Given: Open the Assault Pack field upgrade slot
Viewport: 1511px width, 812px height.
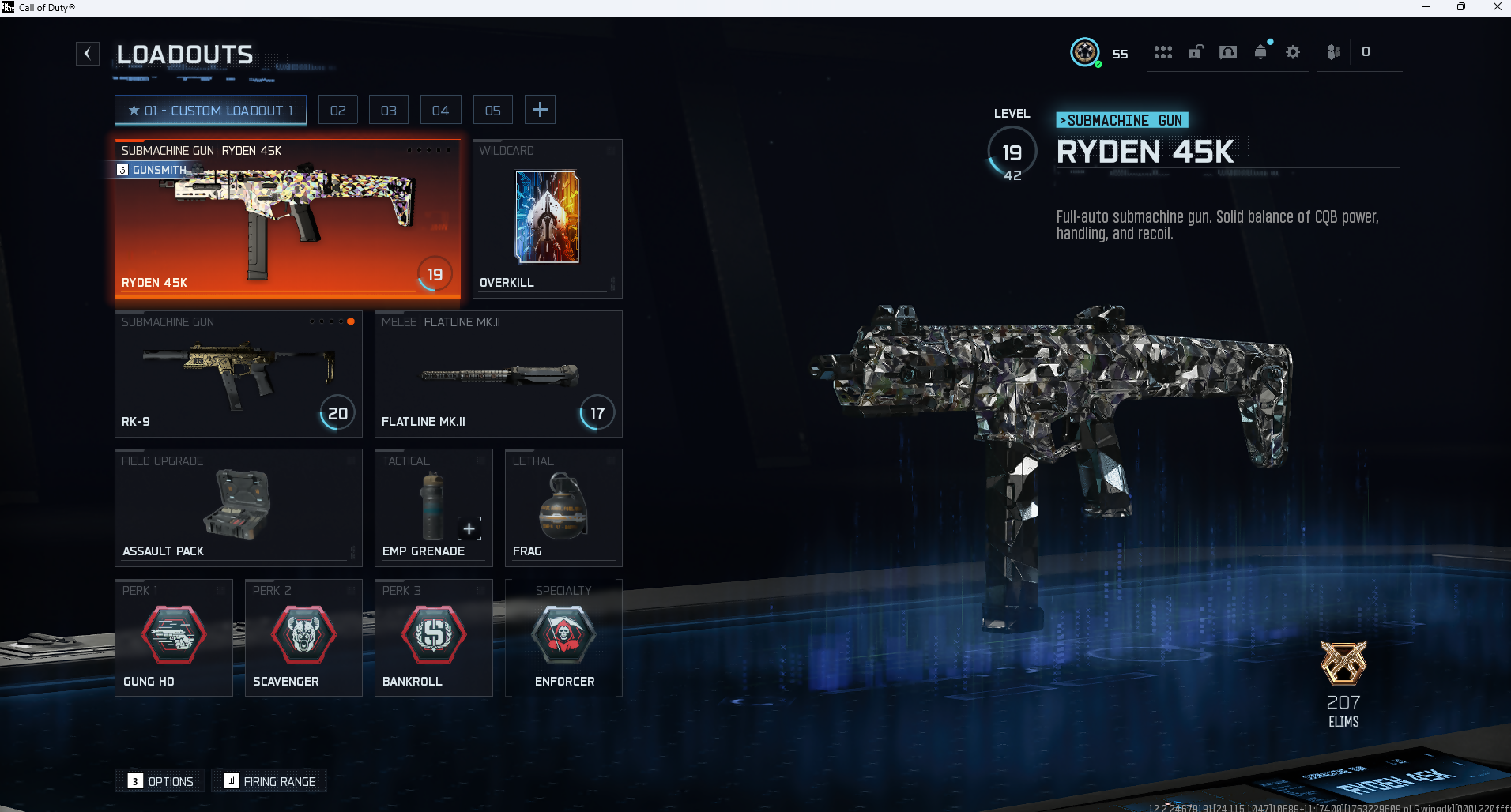Looking at the screenshot, I should coord(238,508).
